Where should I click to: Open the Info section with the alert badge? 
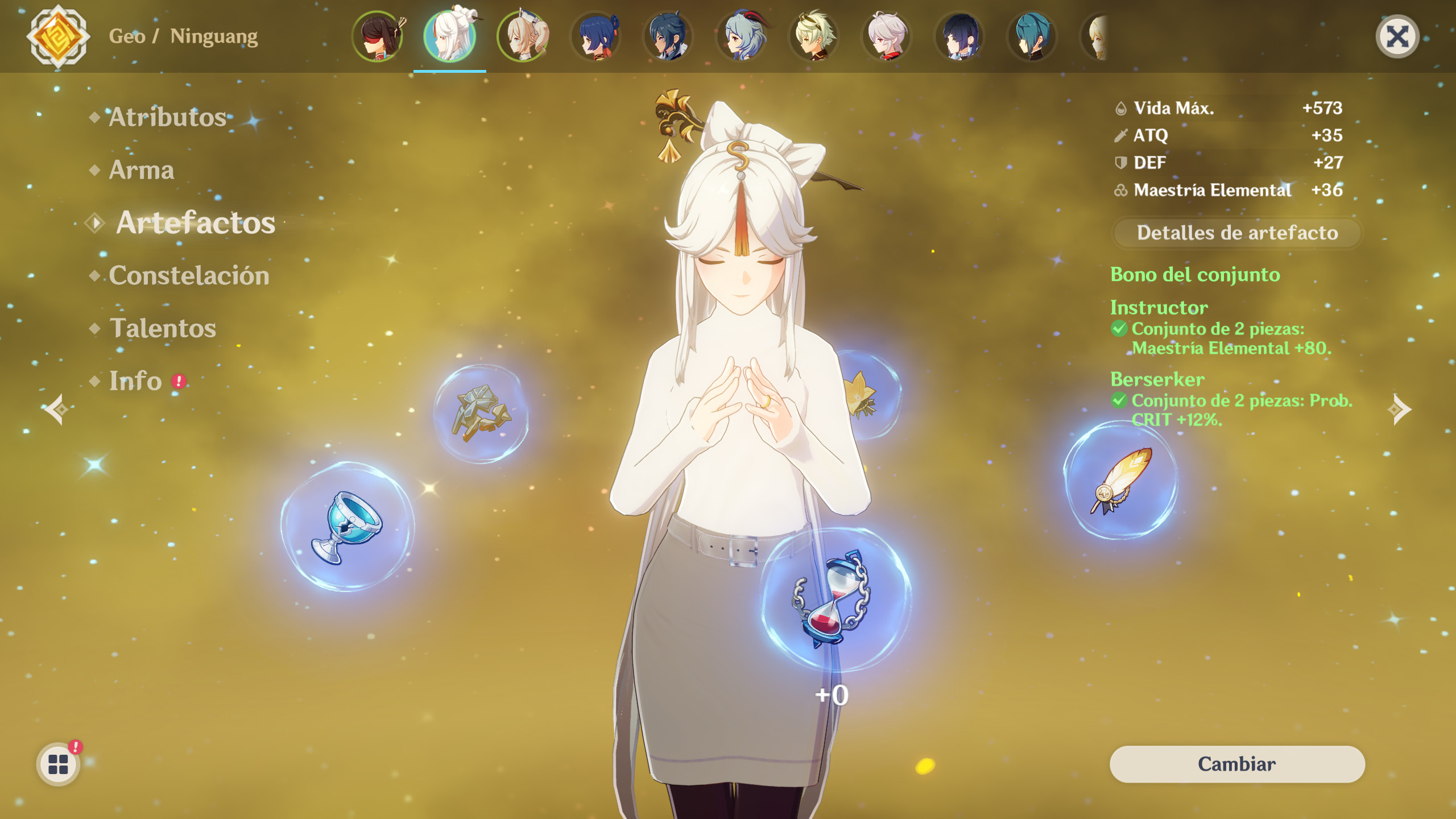click(136, 380)
